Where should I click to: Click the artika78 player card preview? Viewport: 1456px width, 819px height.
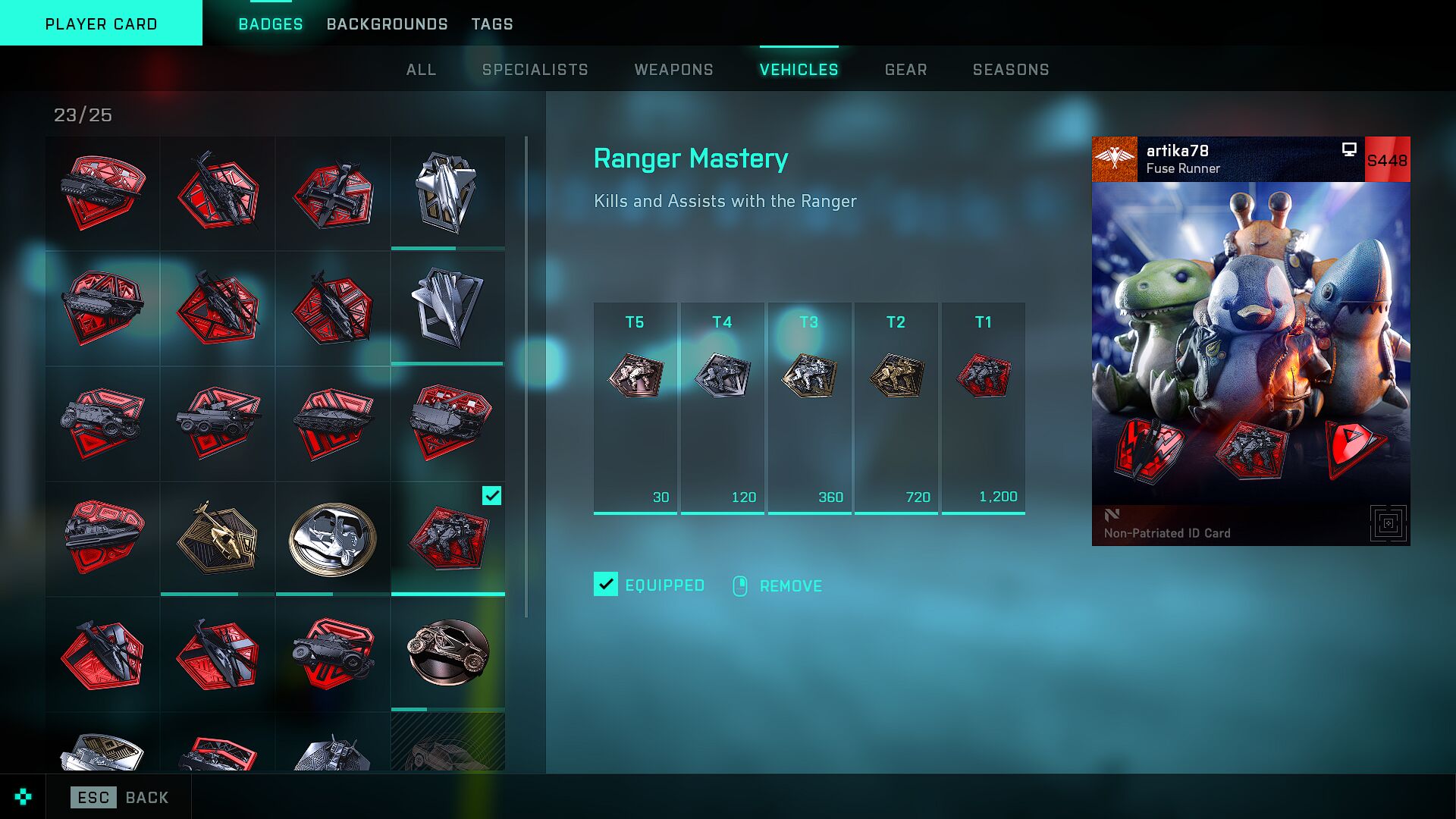(1250, 341)
